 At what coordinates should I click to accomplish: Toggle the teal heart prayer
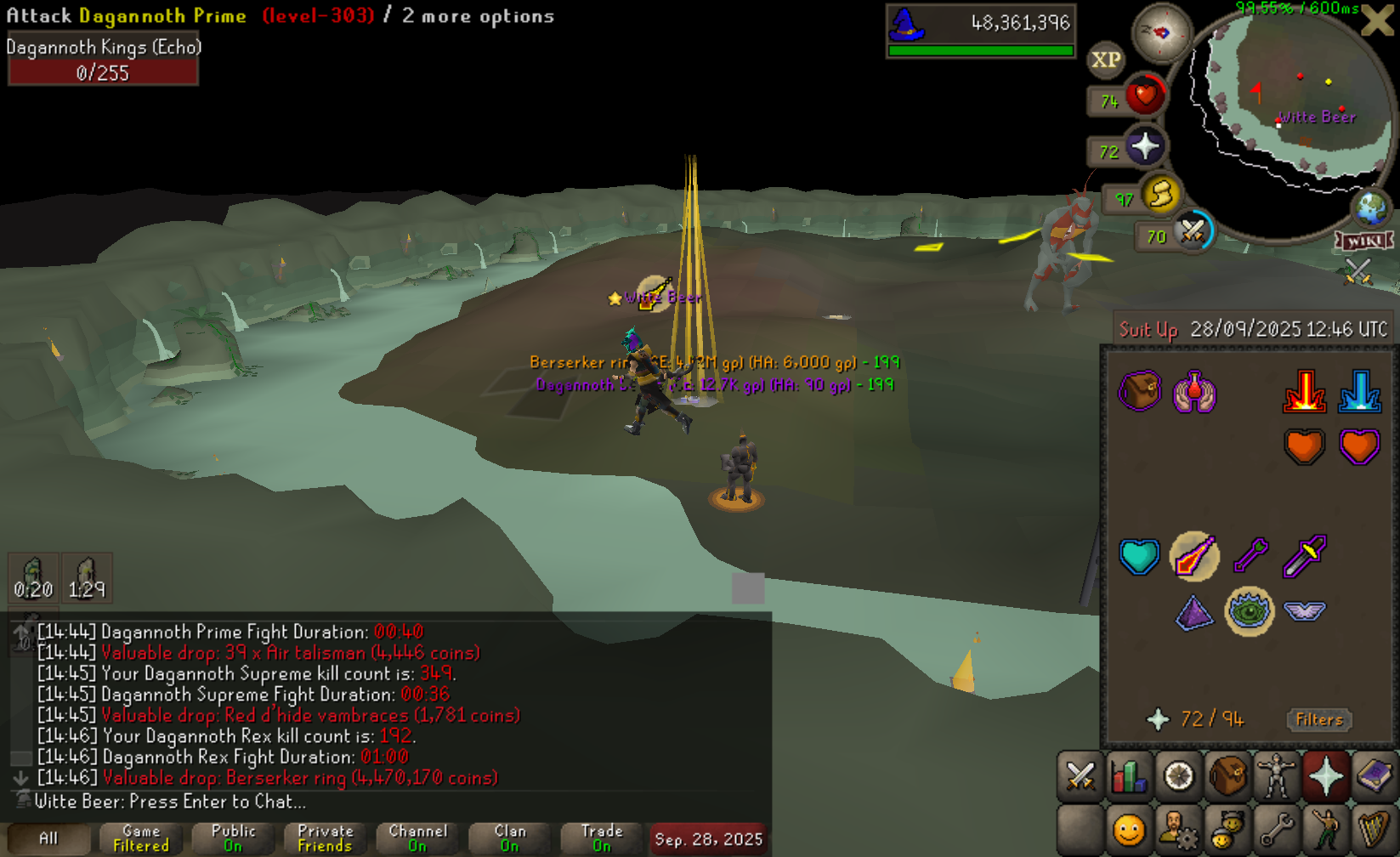[1139, 556]
